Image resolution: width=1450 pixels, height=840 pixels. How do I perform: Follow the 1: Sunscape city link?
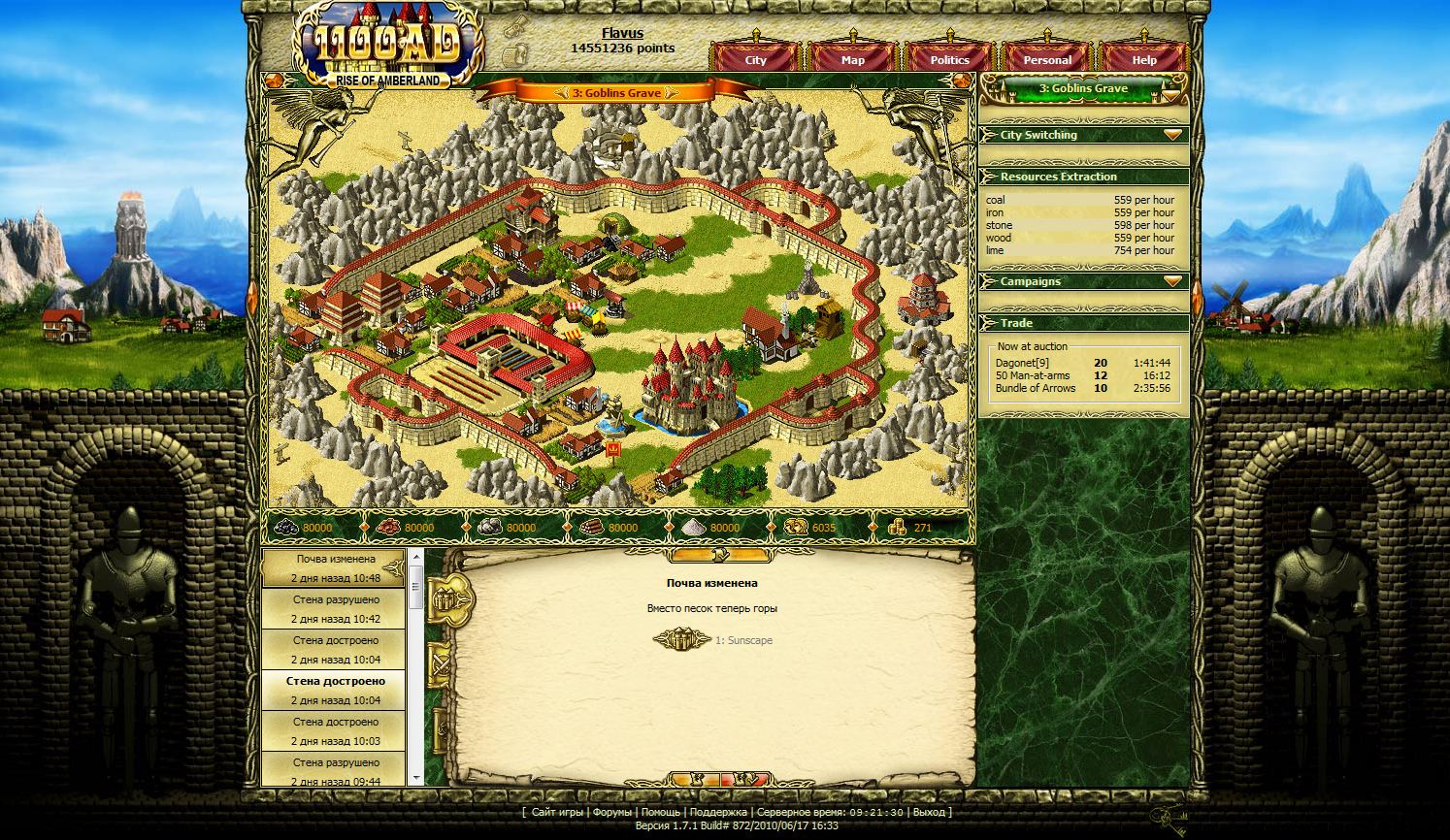(743, 640)
